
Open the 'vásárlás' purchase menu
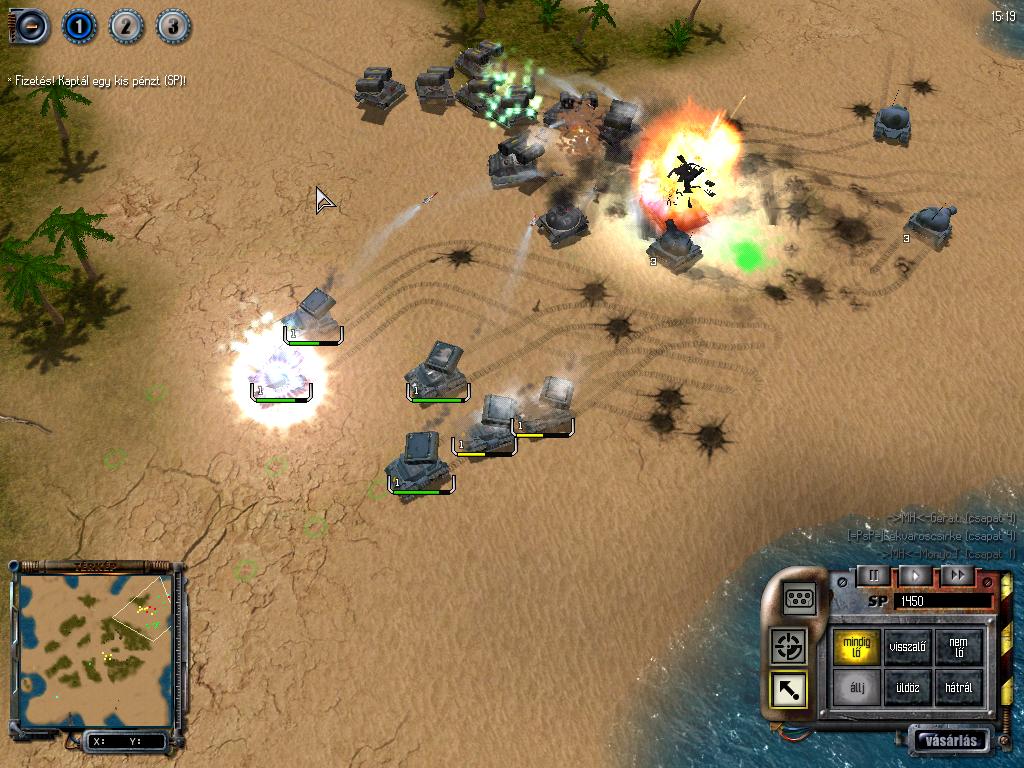[949, 741]
